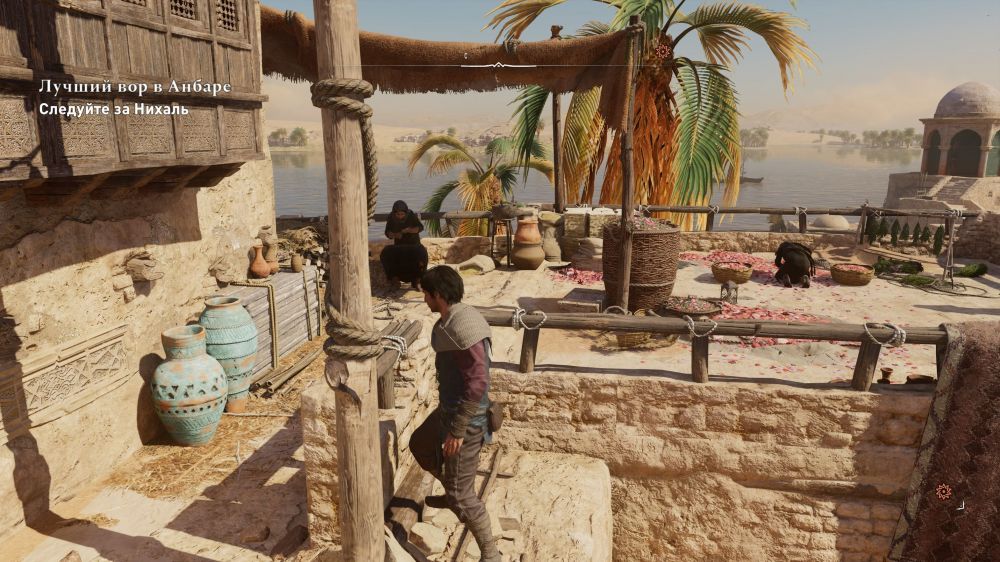The height and width of the screenshot is (562, 1000).
Task: Click the compass bar's center indicator
Action: pos(497,64)
